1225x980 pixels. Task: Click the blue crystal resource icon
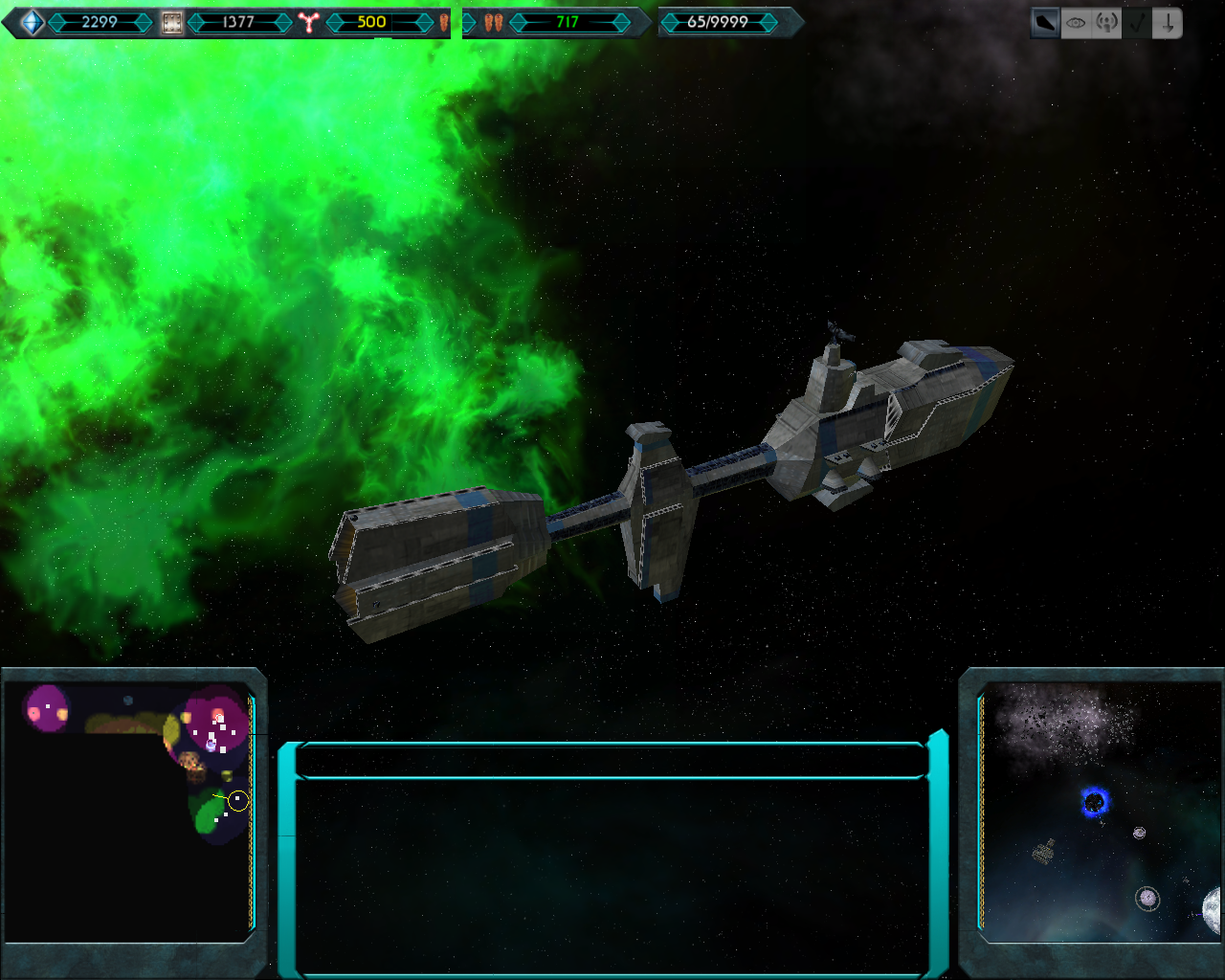point(33,22)
